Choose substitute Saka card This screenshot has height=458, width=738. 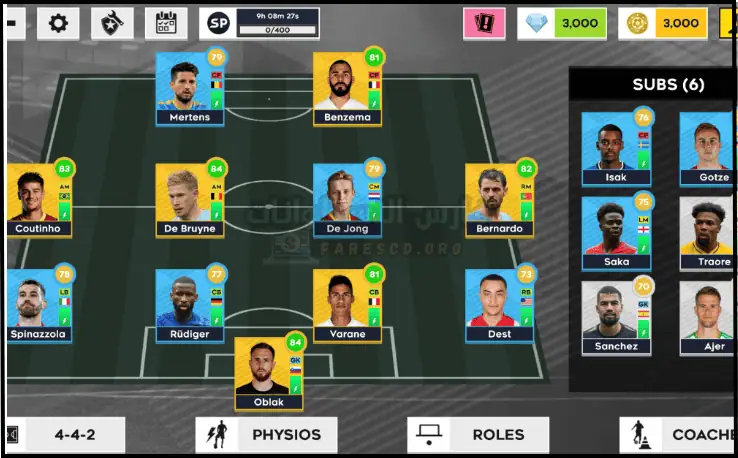click(616, 233)
